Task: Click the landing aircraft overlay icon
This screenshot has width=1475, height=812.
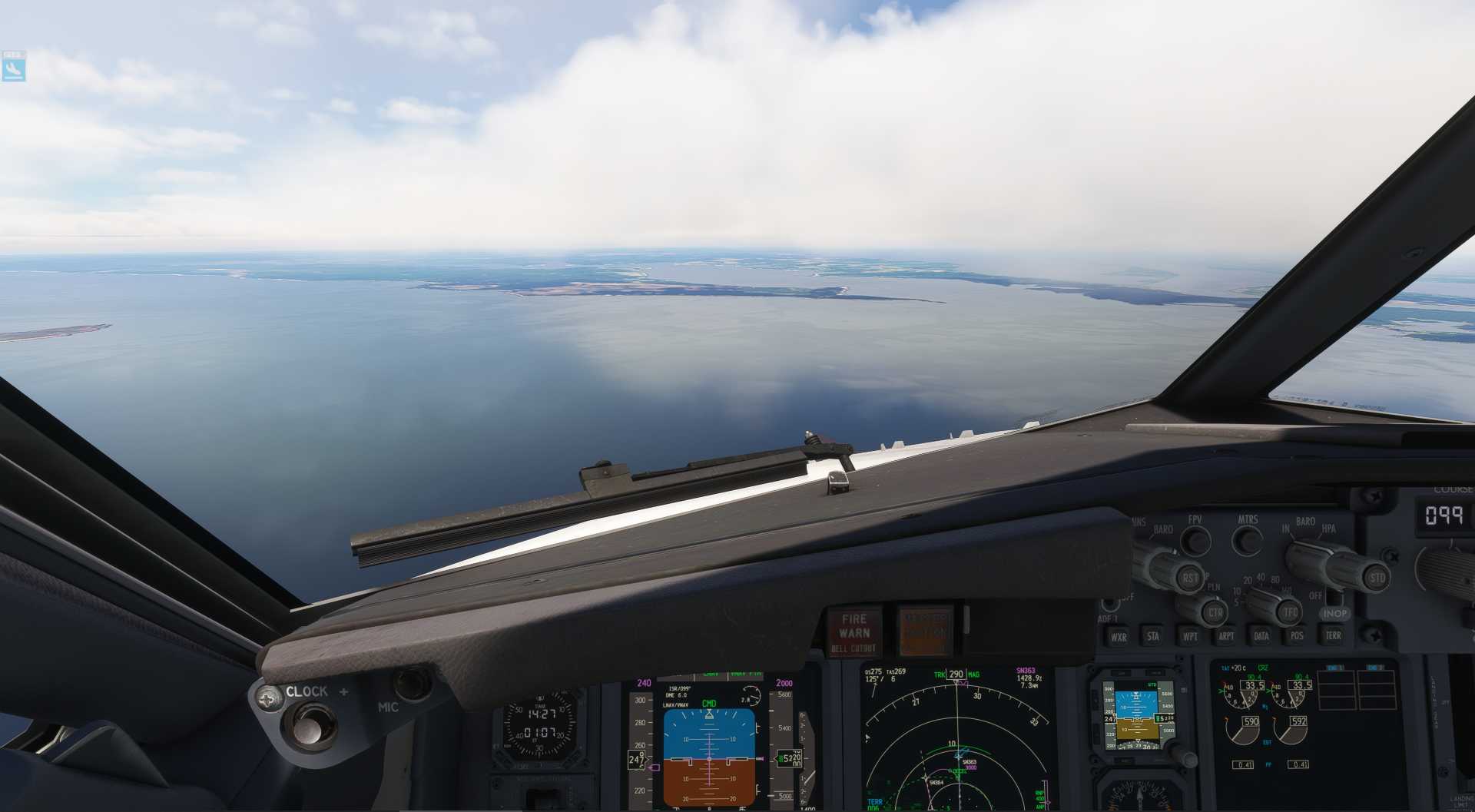Action: point(13,68)
